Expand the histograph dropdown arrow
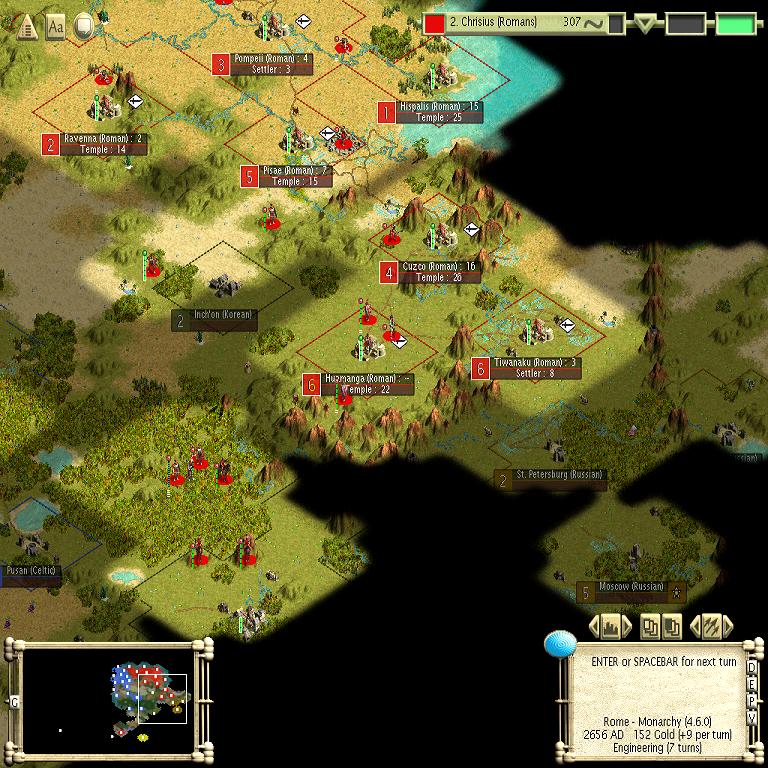This screenshot has width=768, height=768. [645, 23]
